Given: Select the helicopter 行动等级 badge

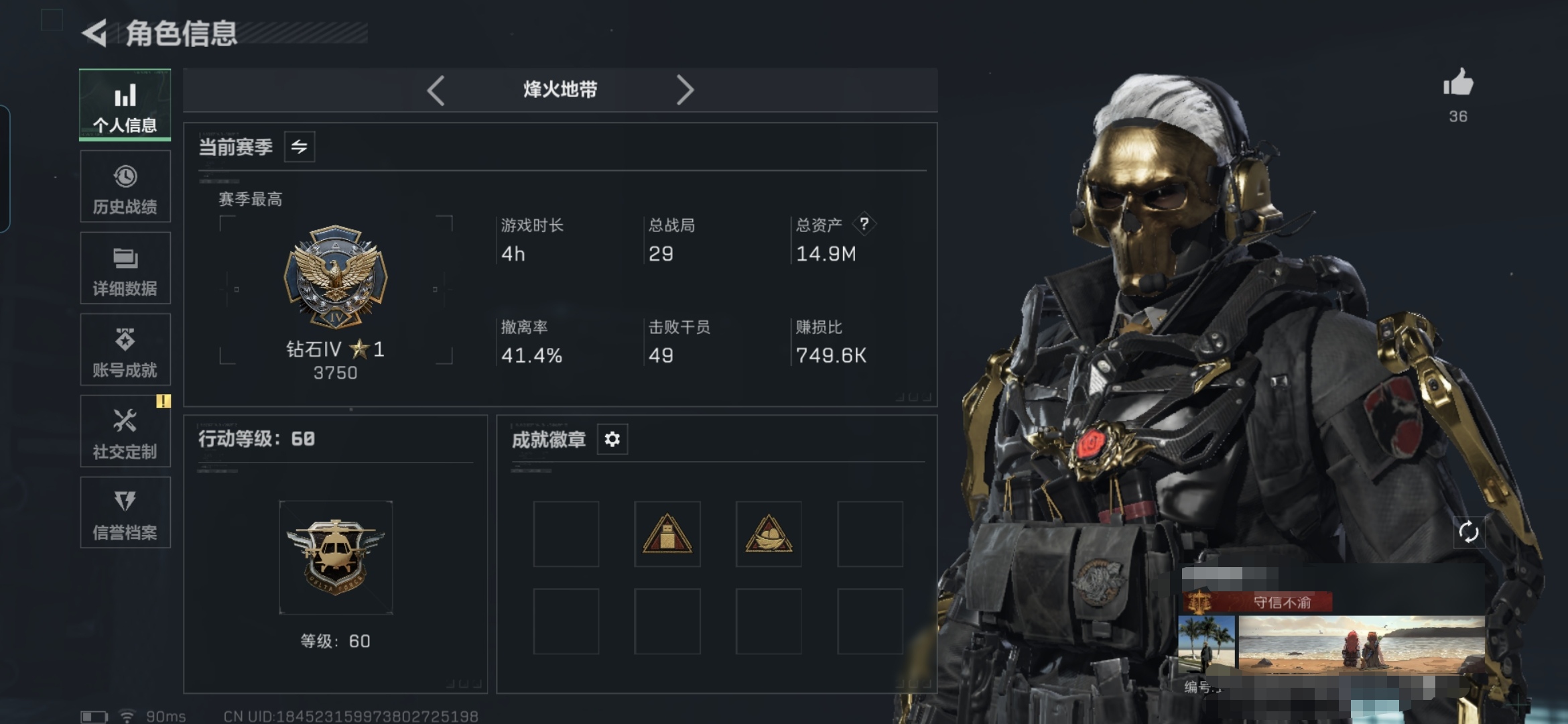Looking at the screenshot, I should (x=336, y=557).
